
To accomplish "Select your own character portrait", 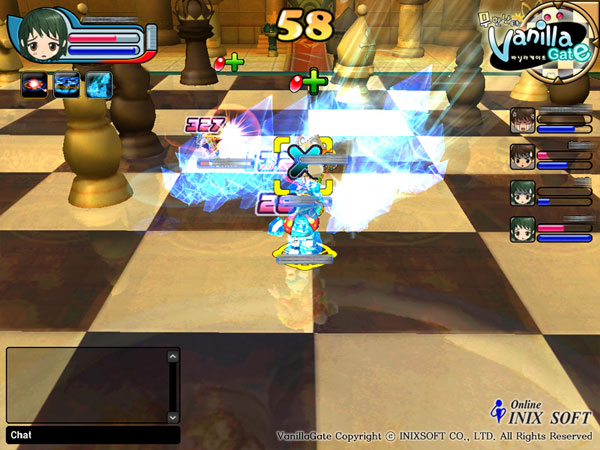I will (x=42, y=34).
